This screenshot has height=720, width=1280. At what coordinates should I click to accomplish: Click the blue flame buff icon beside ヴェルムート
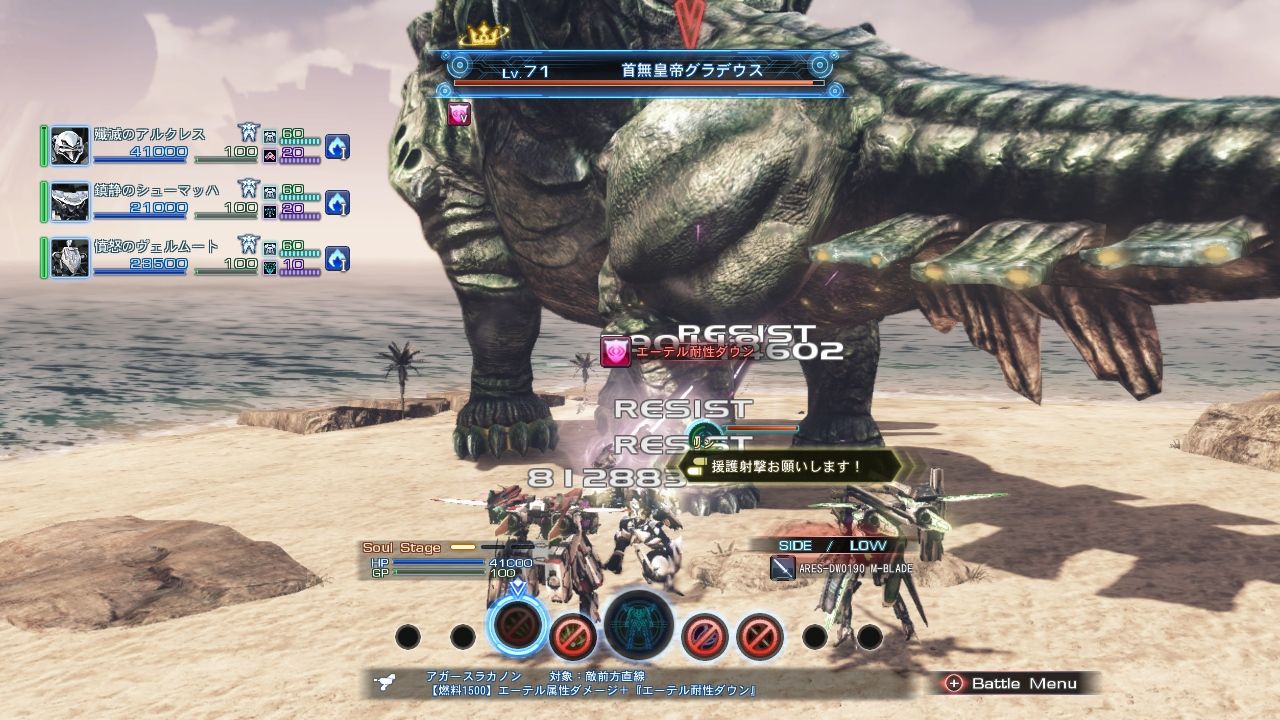[x=337, y=259]
